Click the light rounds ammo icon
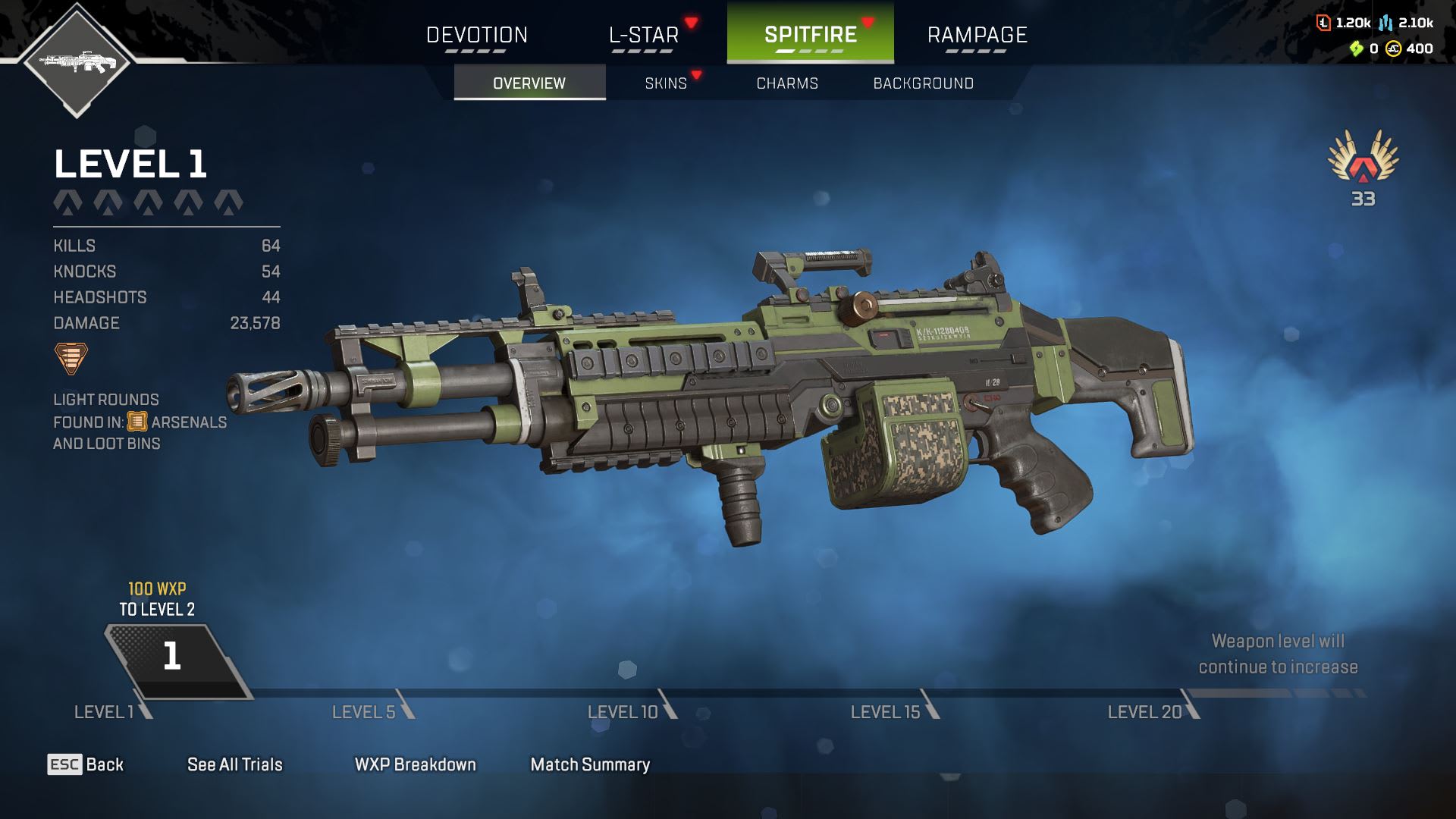The width and height of the screenshot is (1456, 819). [71, 358]
